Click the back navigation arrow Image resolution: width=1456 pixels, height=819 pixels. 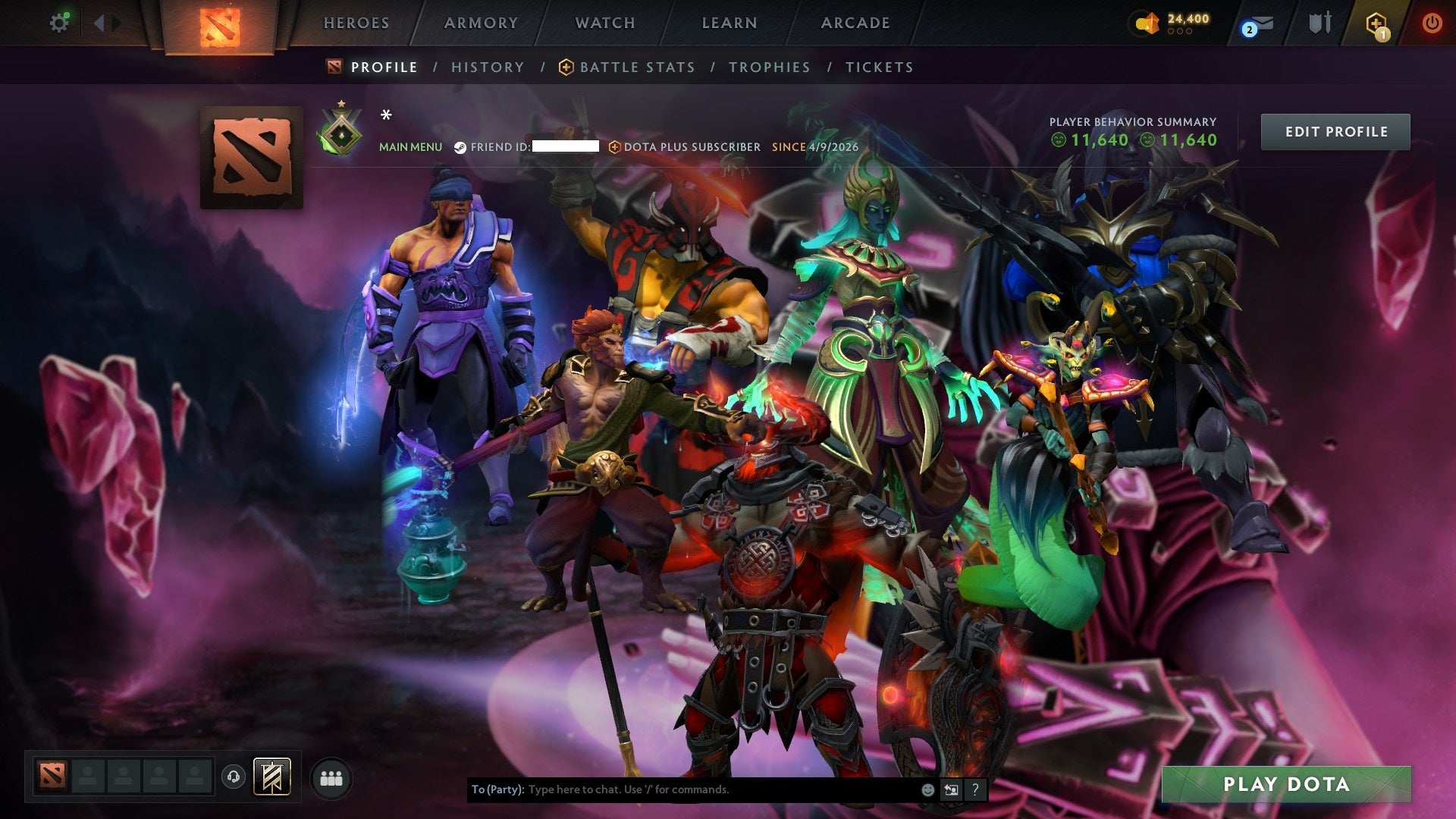99,22
